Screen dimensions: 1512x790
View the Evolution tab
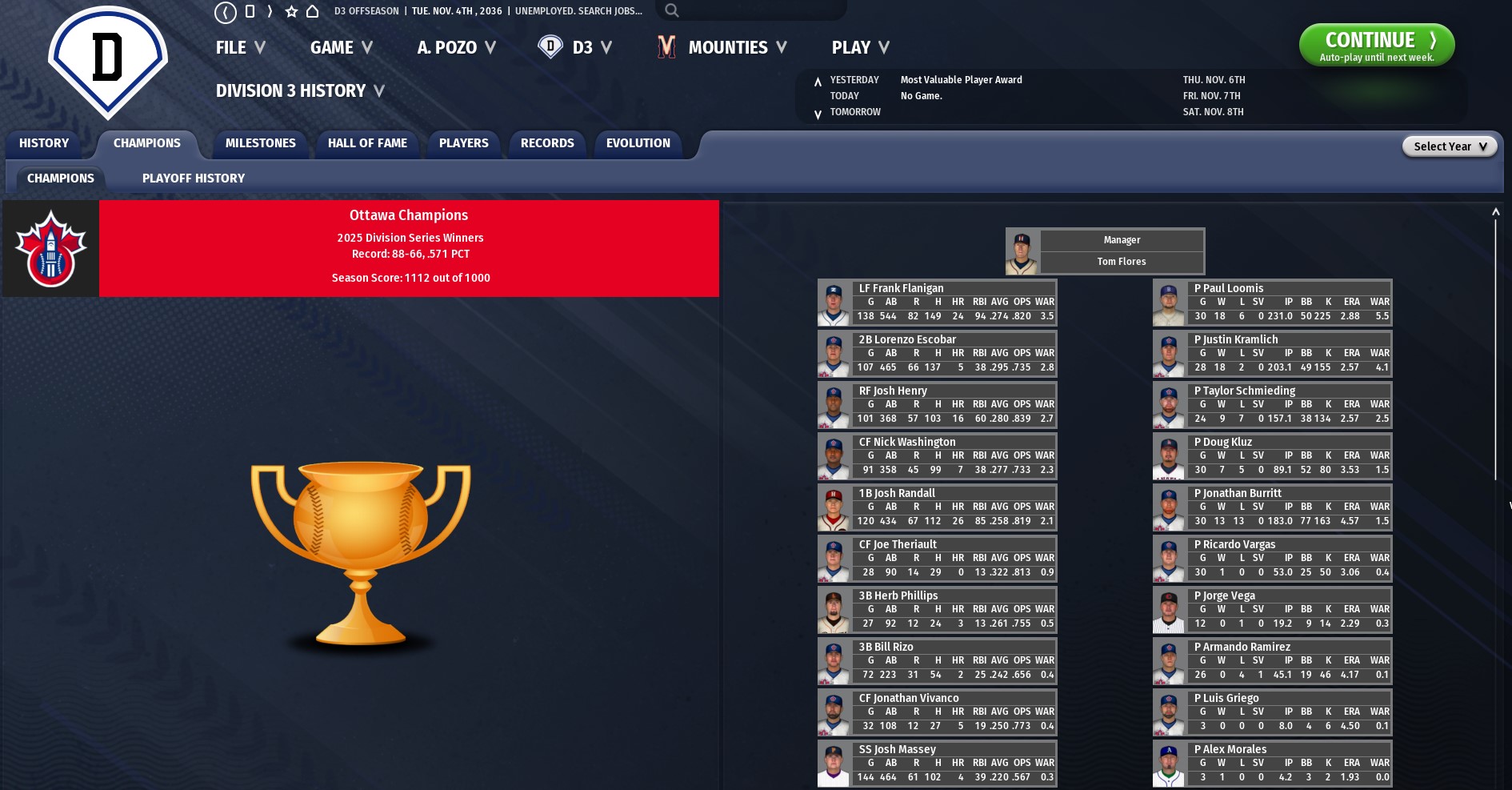point(638,143)
